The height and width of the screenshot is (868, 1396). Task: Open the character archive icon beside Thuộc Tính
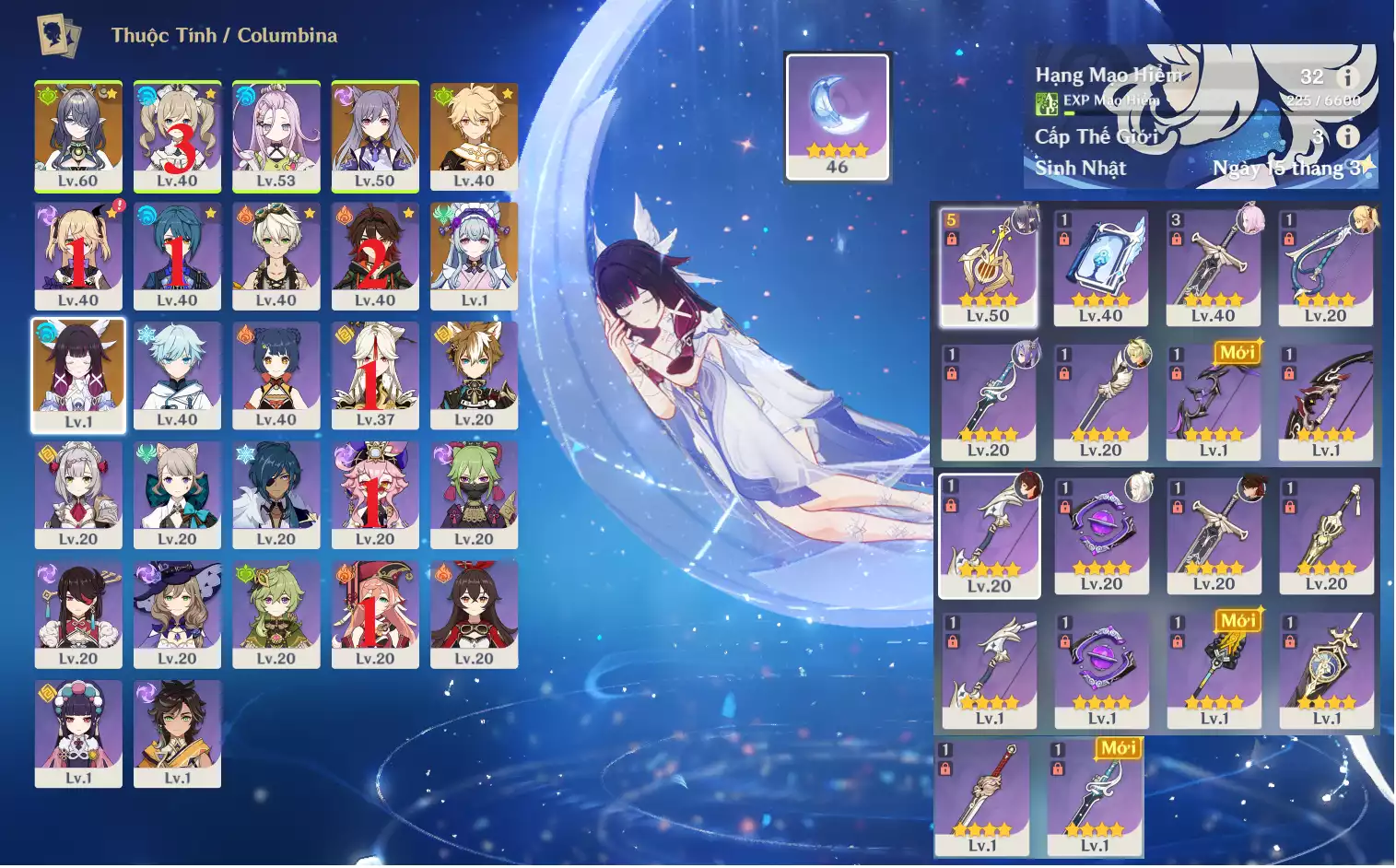point(58,36)
